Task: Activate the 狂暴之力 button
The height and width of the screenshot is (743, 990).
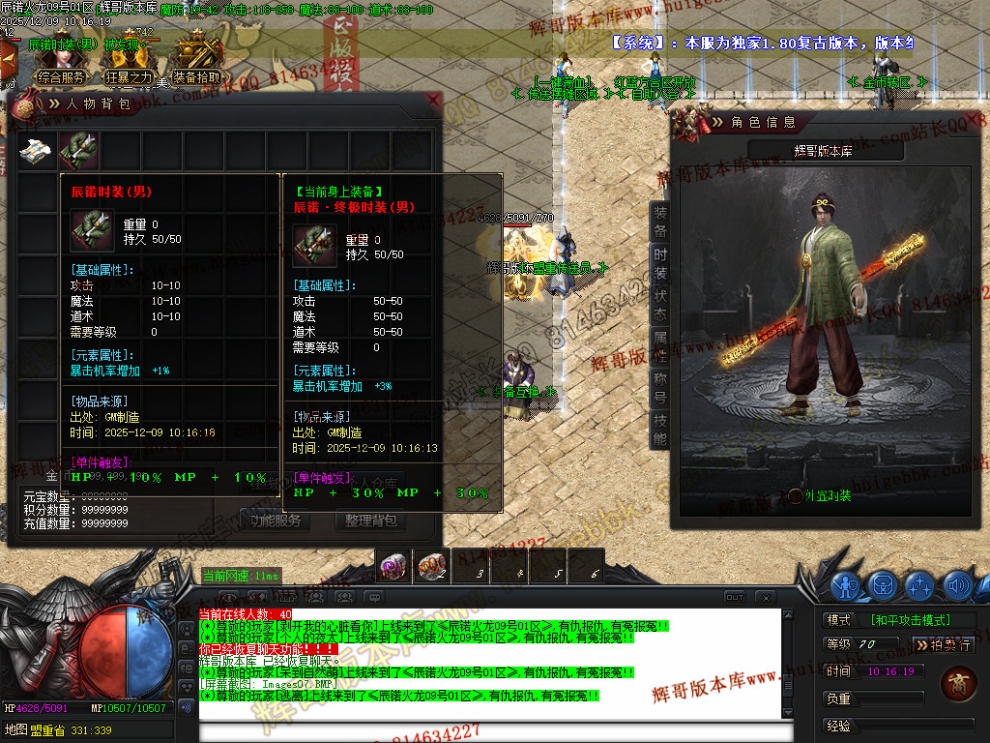Action: [x=129, y=77]
